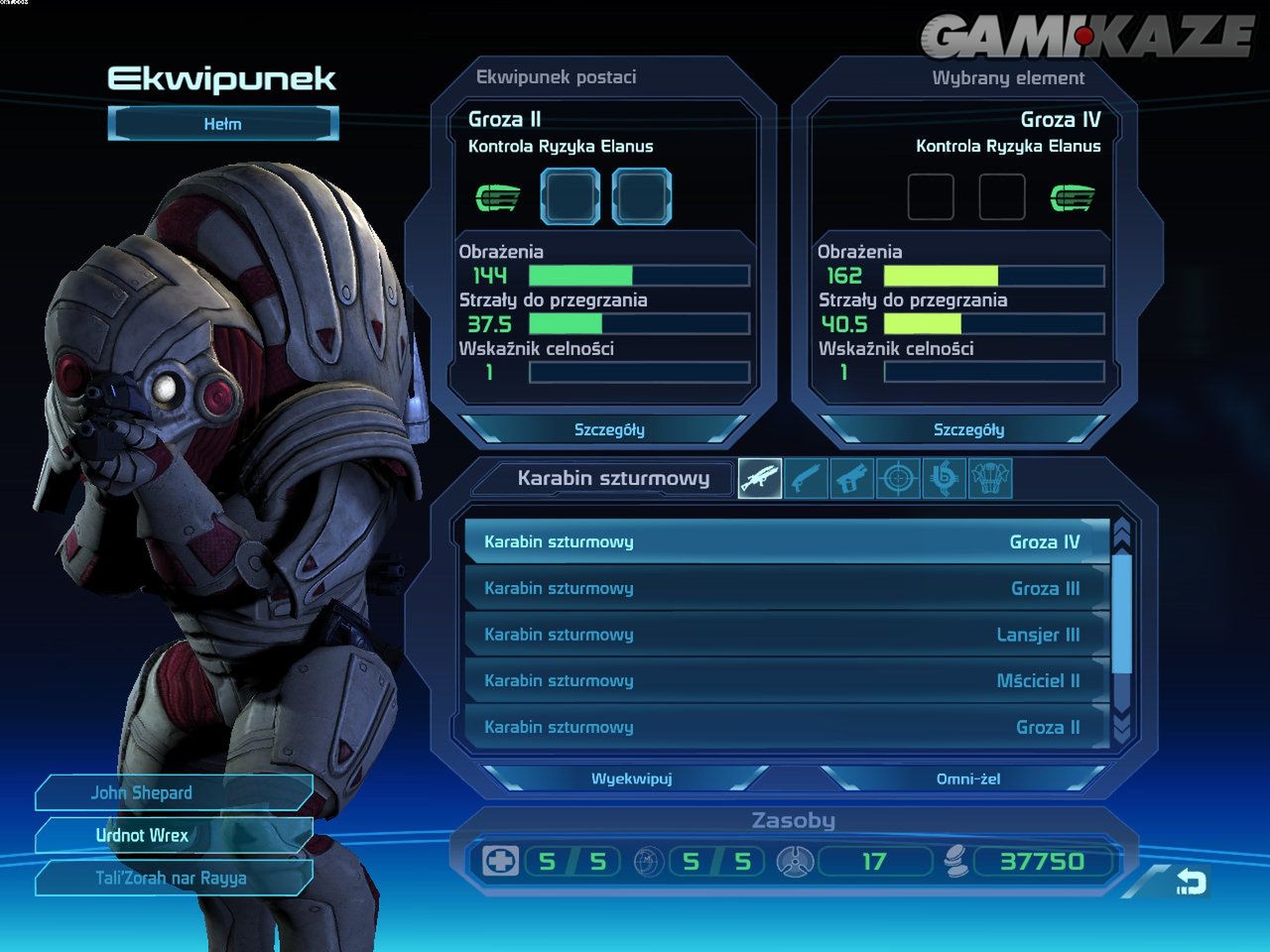The width and height of the screenshot is (1270, 952).
Task: Select the Mściciel II rifle row
Action: [x=784, y=680]
